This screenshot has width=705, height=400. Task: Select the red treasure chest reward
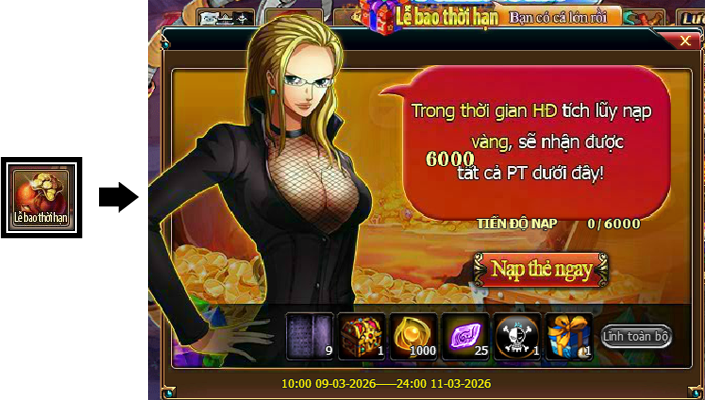361,335
